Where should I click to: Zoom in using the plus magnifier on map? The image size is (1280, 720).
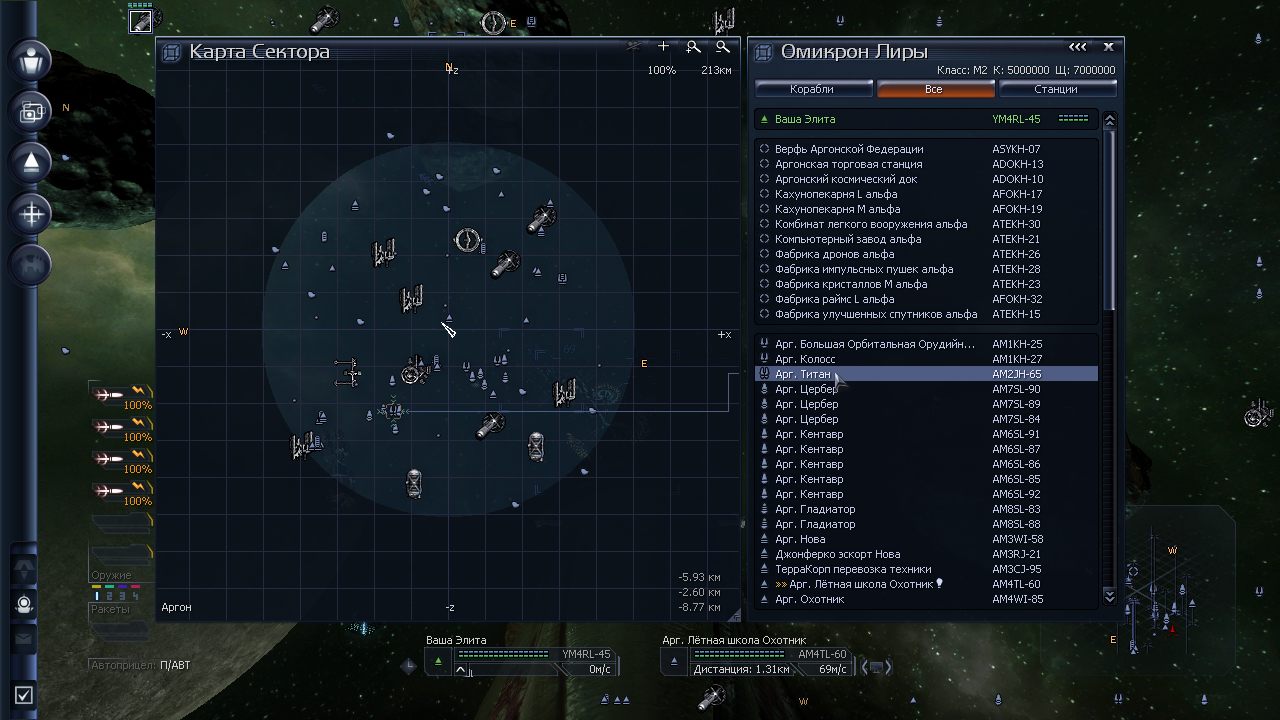pyautogui.click(x=693, y=47)
